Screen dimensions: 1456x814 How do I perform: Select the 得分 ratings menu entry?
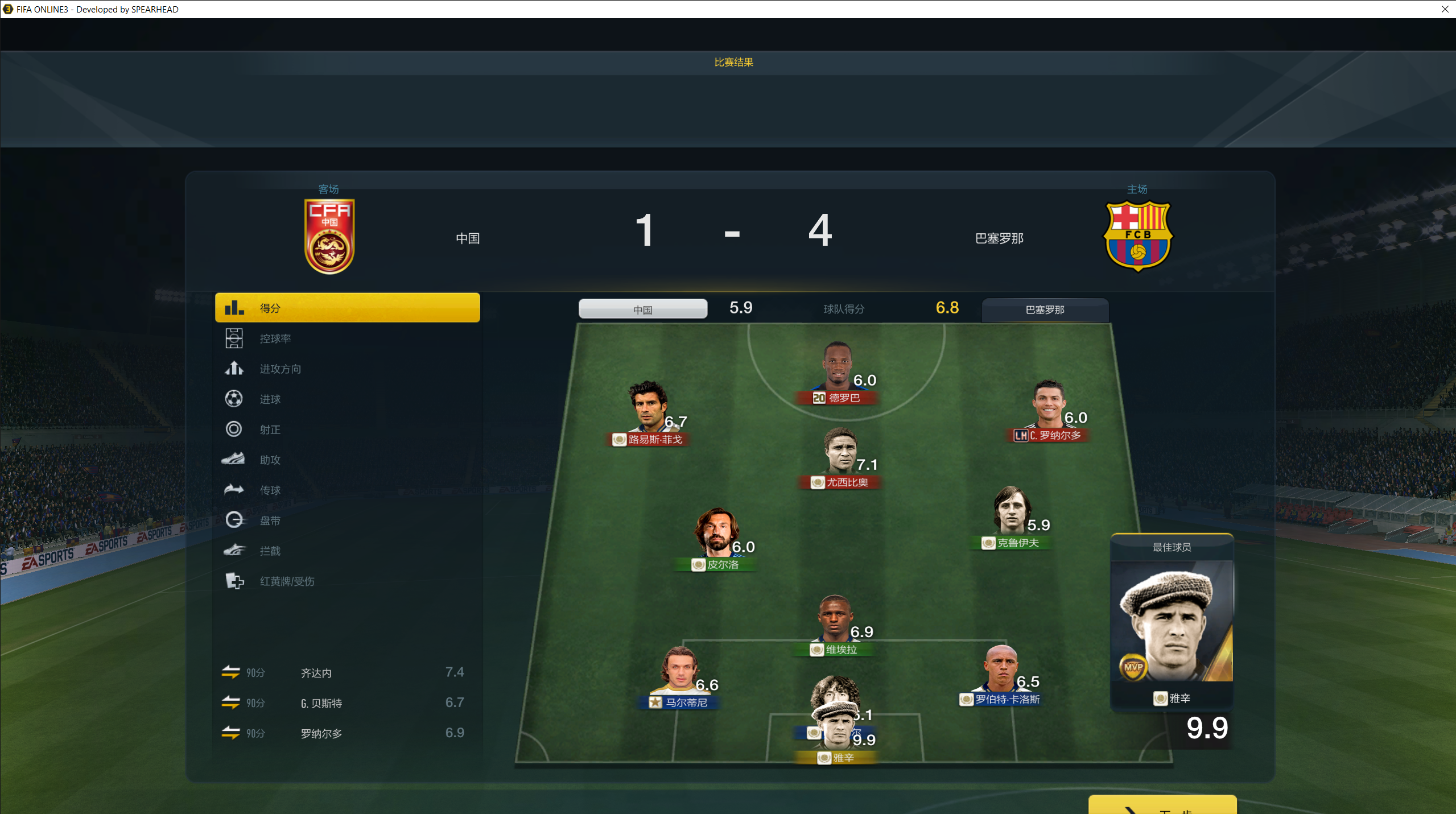point(347,308)
